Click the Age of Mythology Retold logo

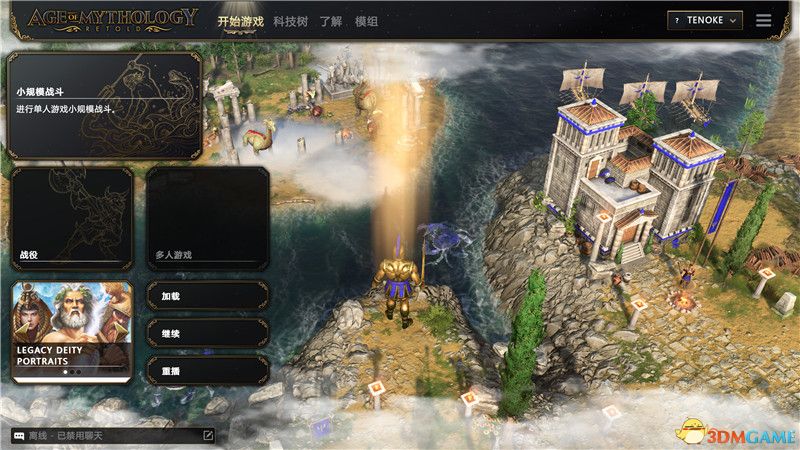coord(112,19)
